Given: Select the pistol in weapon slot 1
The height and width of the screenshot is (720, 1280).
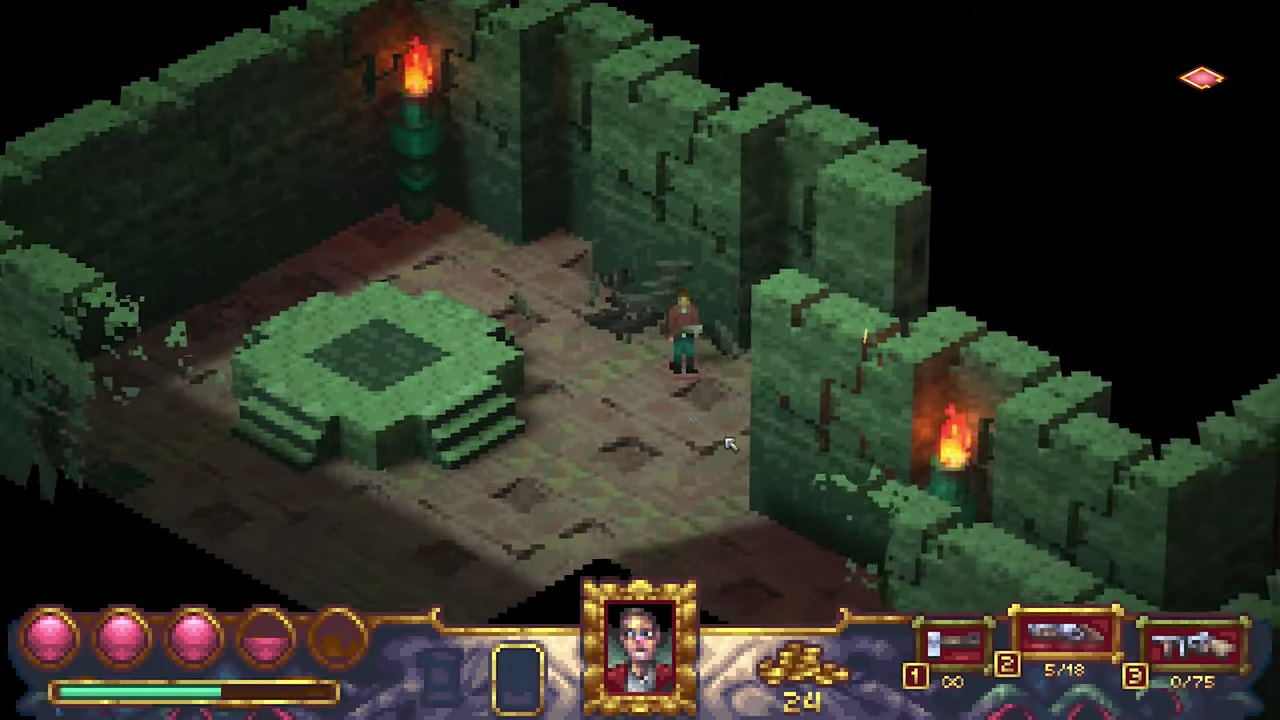Looking at the screenshot, I should 953,640.
